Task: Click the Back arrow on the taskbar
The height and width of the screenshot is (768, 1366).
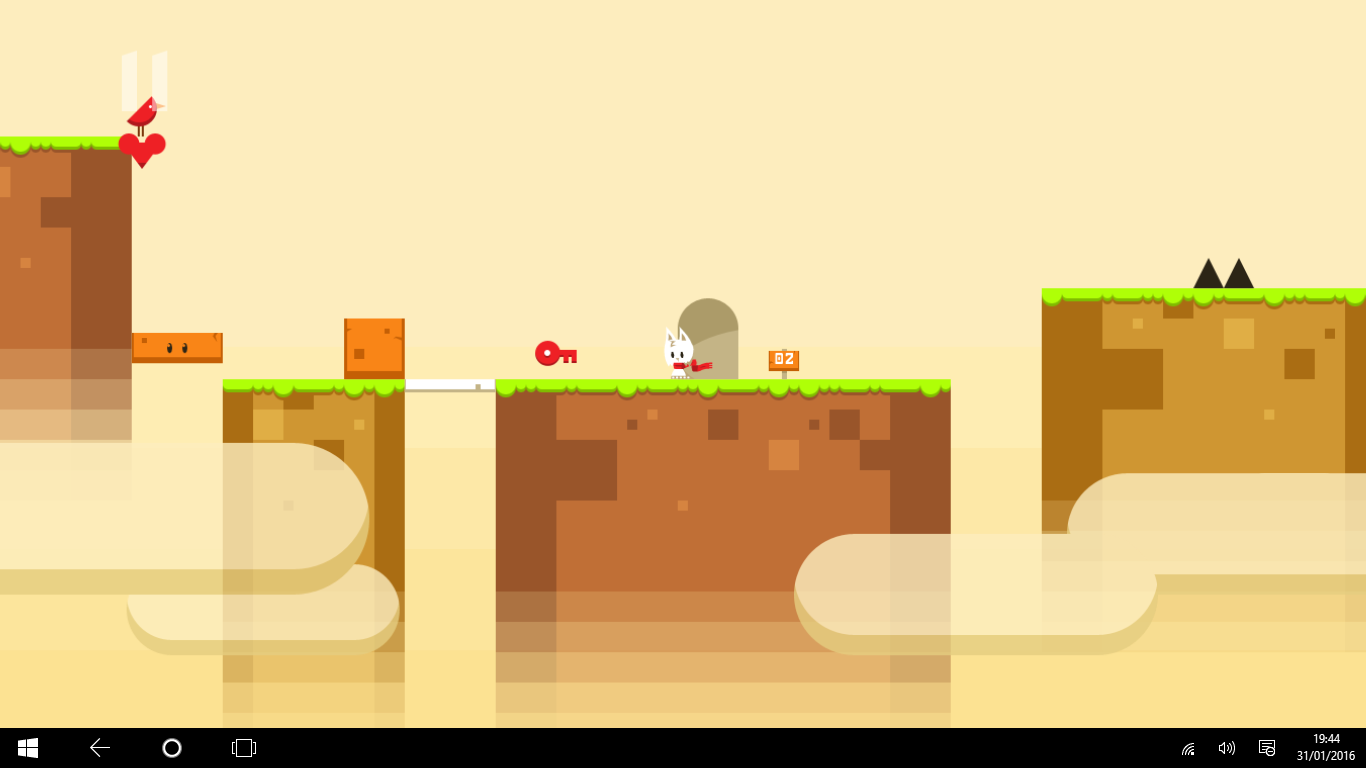Action: point(98,747)
